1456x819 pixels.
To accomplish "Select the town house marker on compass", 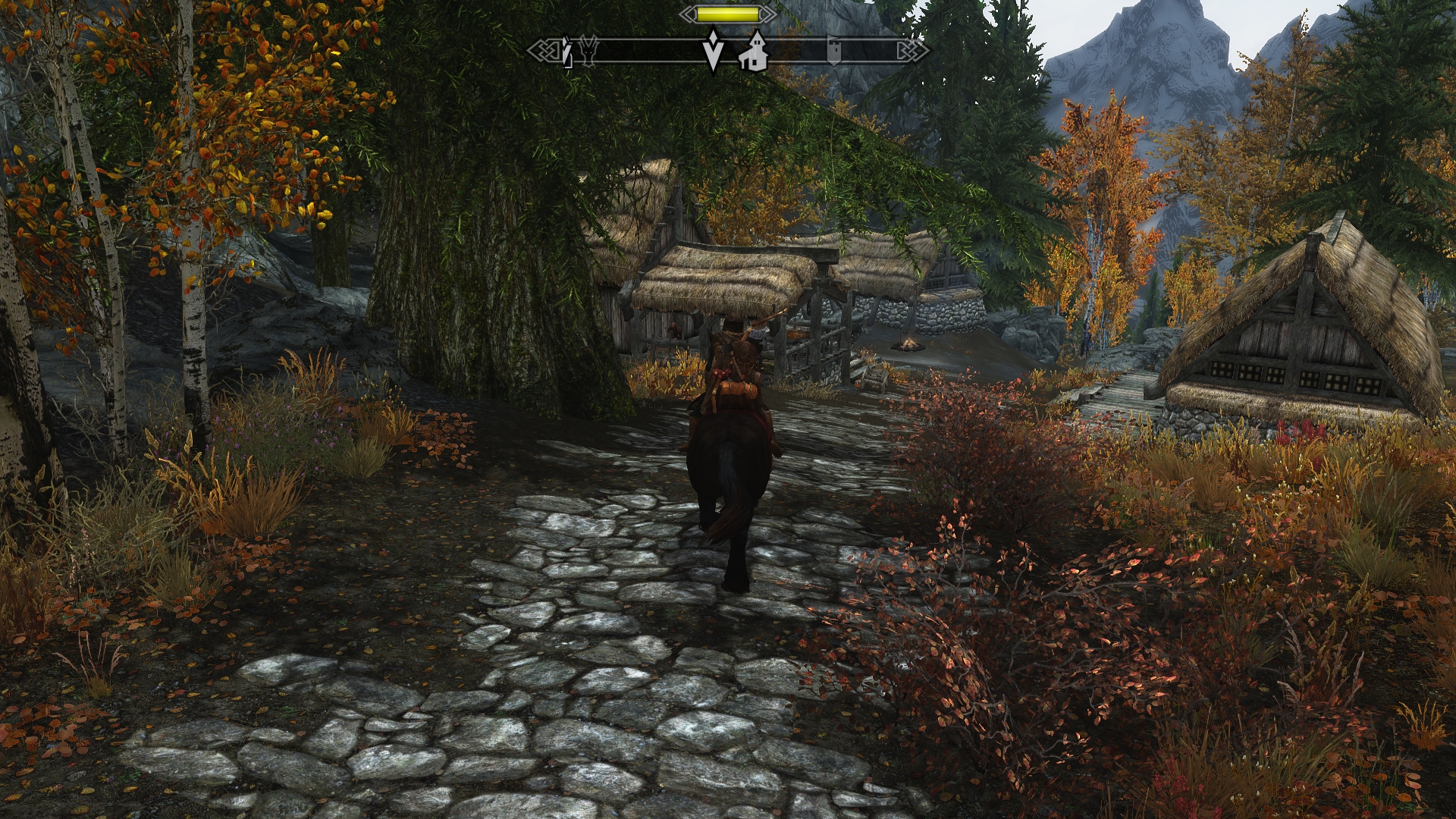I will pyautogui.click(x=753, y=52).
